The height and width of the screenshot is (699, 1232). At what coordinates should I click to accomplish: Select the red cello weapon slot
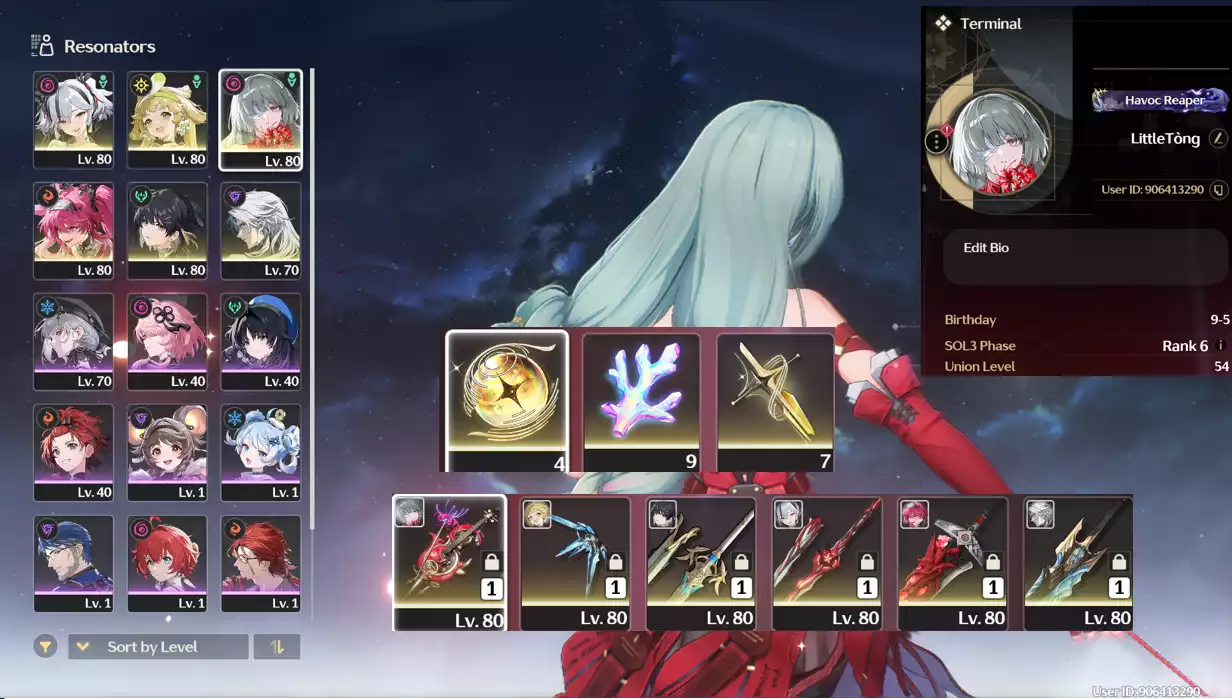(449, 562)
